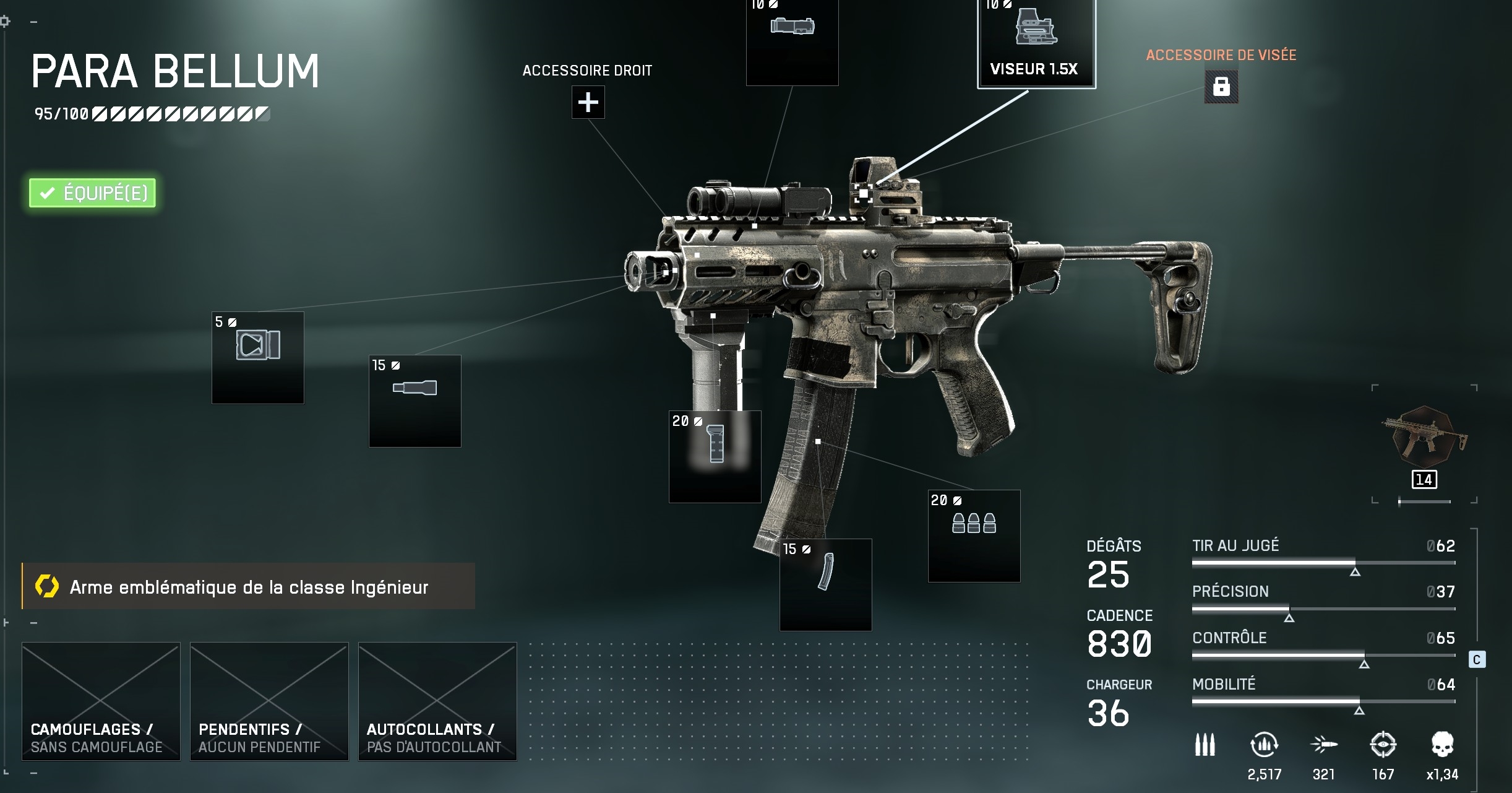
Task: Open the ammunition type slot
Action: click(x=974, y=535)
